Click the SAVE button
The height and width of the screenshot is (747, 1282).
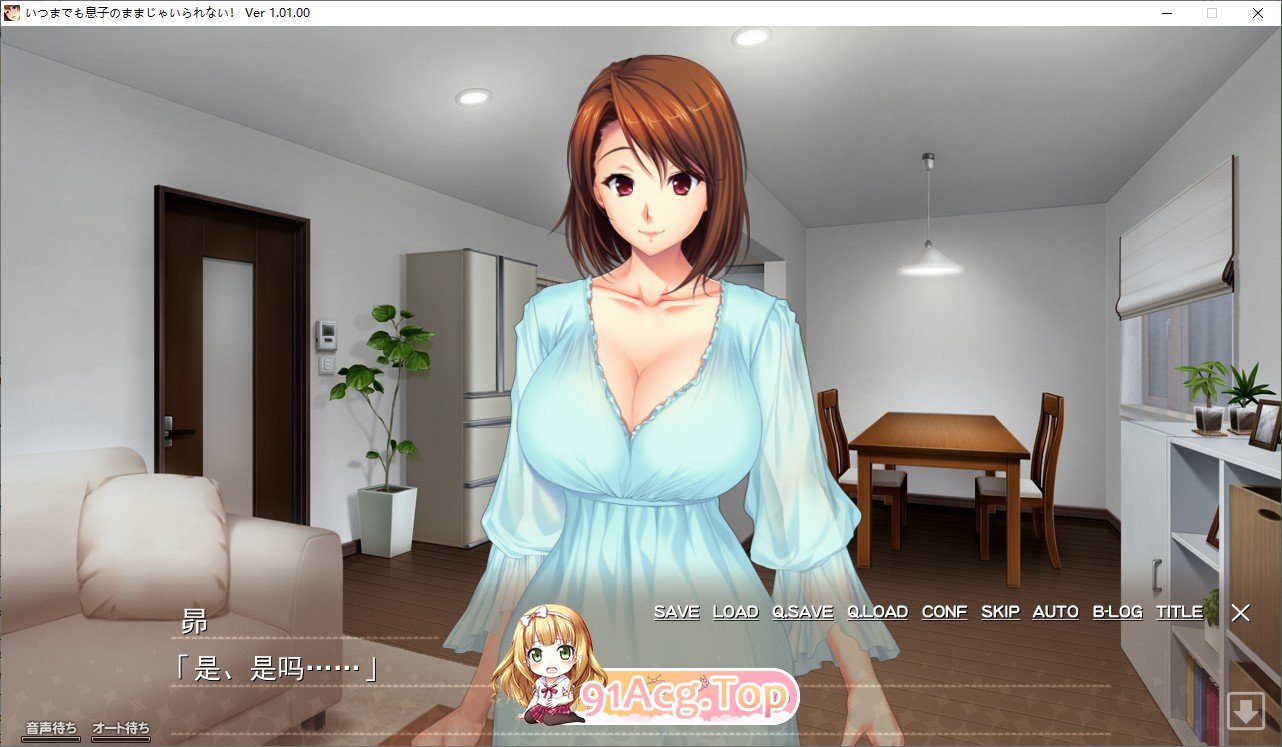click(x=676, y=612)
